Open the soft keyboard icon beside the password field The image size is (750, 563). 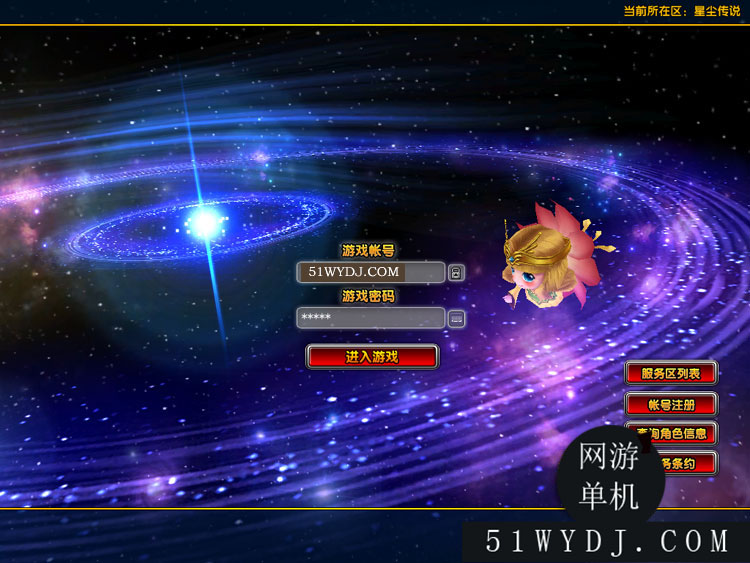[456, 318]
